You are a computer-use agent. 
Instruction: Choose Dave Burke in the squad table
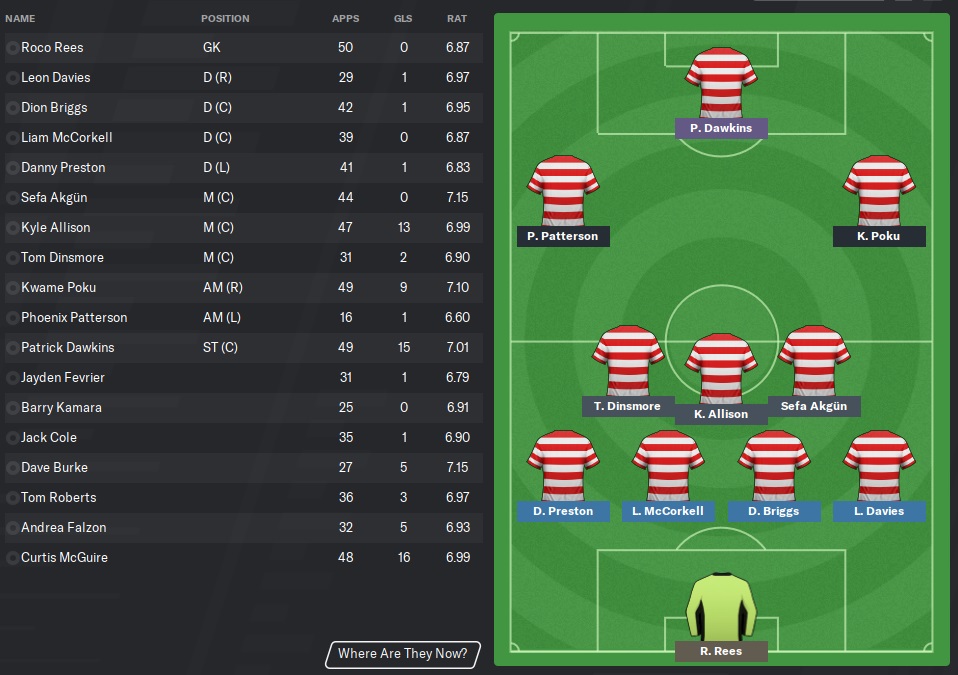pos(54,468)
